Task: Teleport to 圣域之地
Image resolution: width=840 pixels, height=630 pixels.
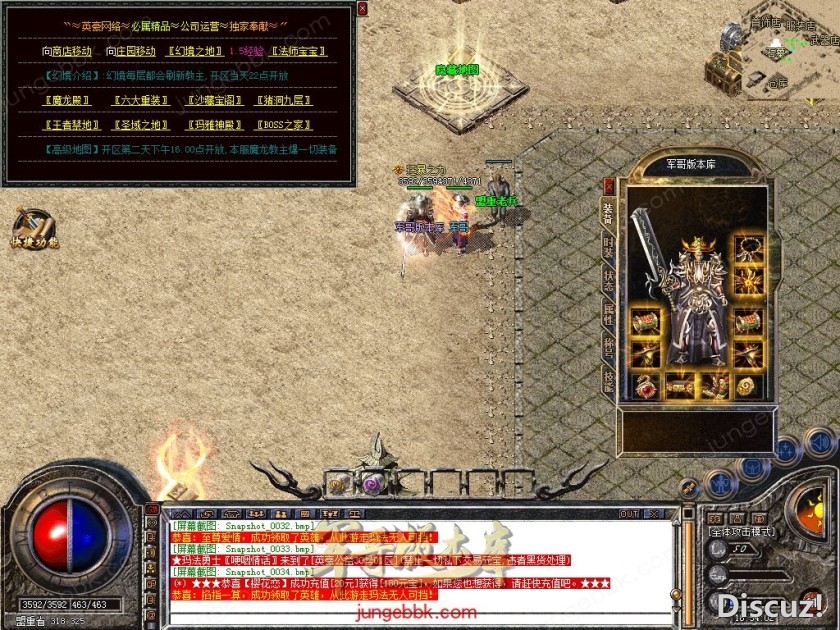Action: tap(140, 125)
